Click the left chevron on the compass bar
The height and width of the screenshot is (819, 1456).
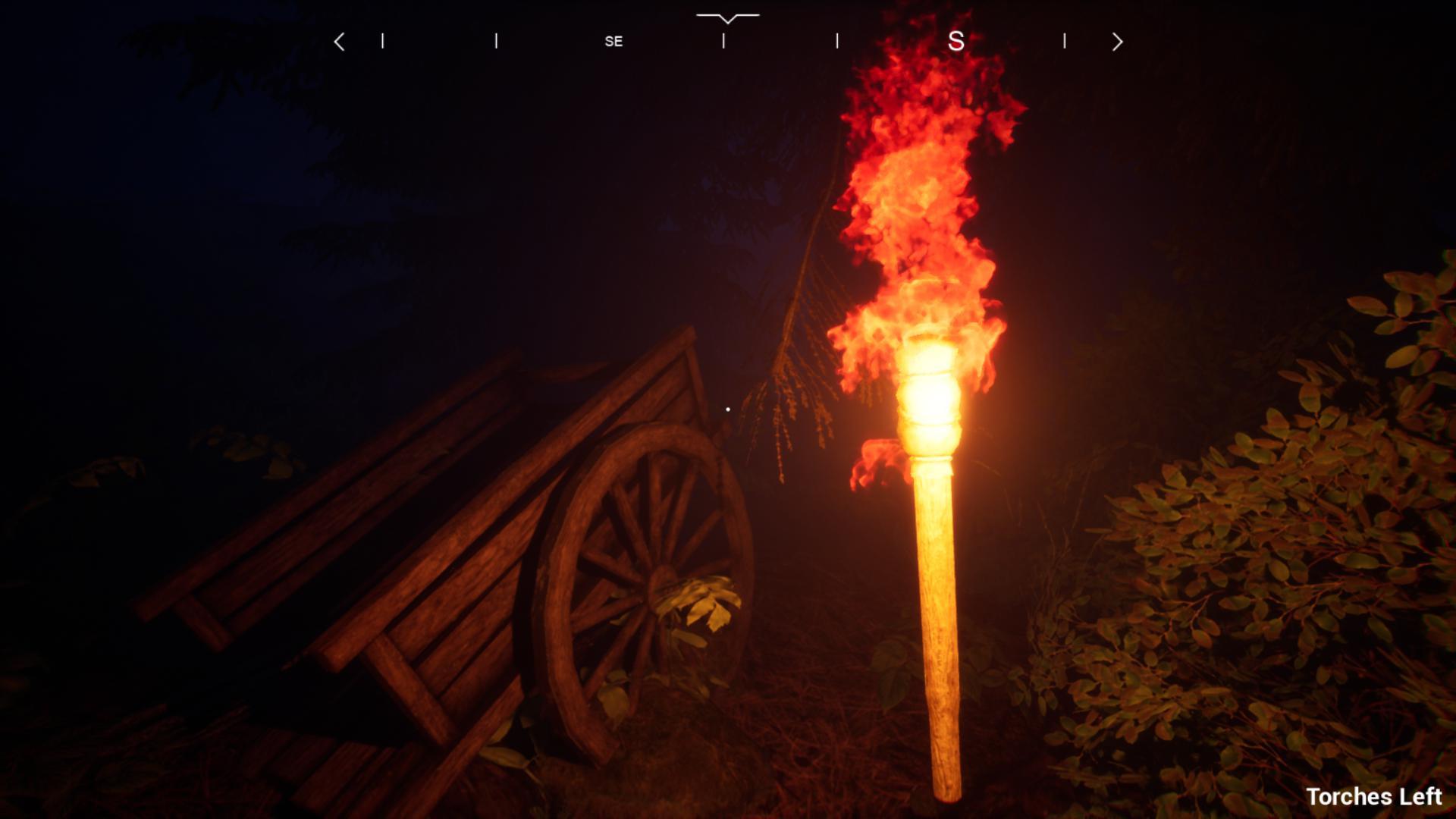[x=340, y=42]
